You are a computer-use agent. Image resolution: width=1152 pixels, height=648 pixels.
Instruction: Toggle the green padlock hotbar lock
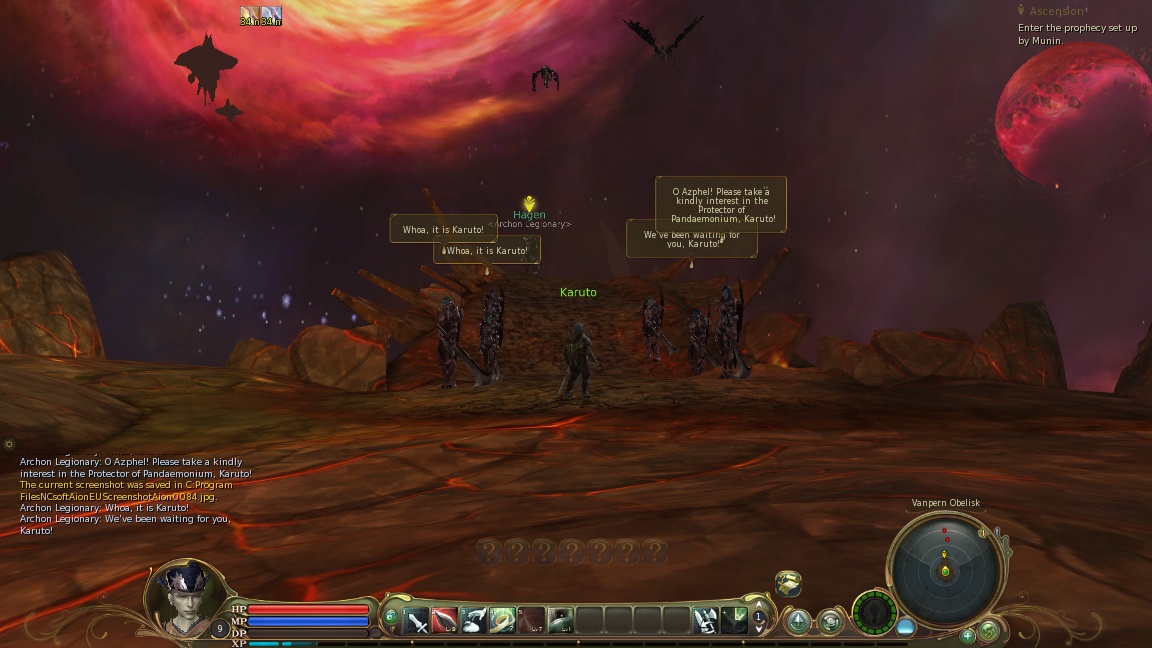click(x=390, y=617)
